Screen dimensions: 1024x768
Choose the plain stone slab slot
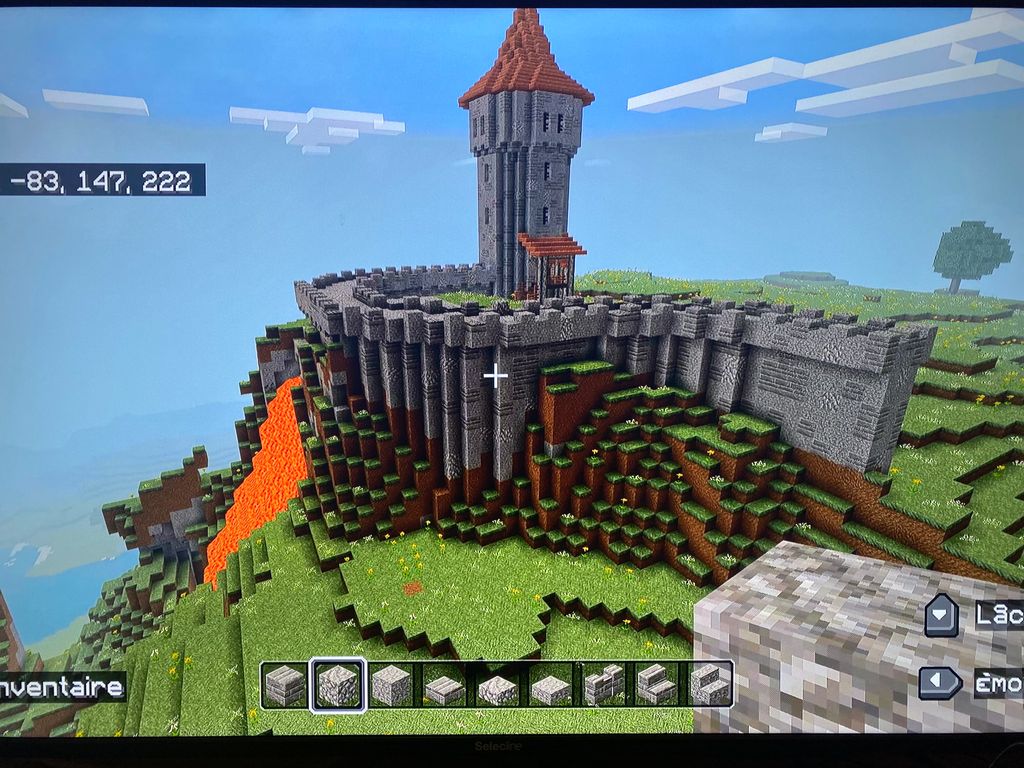coord(550,686)
